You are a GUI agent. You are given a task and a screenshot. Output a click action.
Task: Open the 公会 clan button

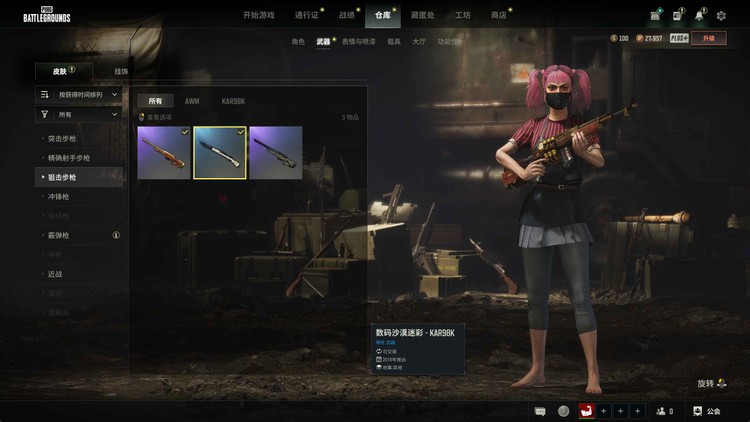(706, 411)
